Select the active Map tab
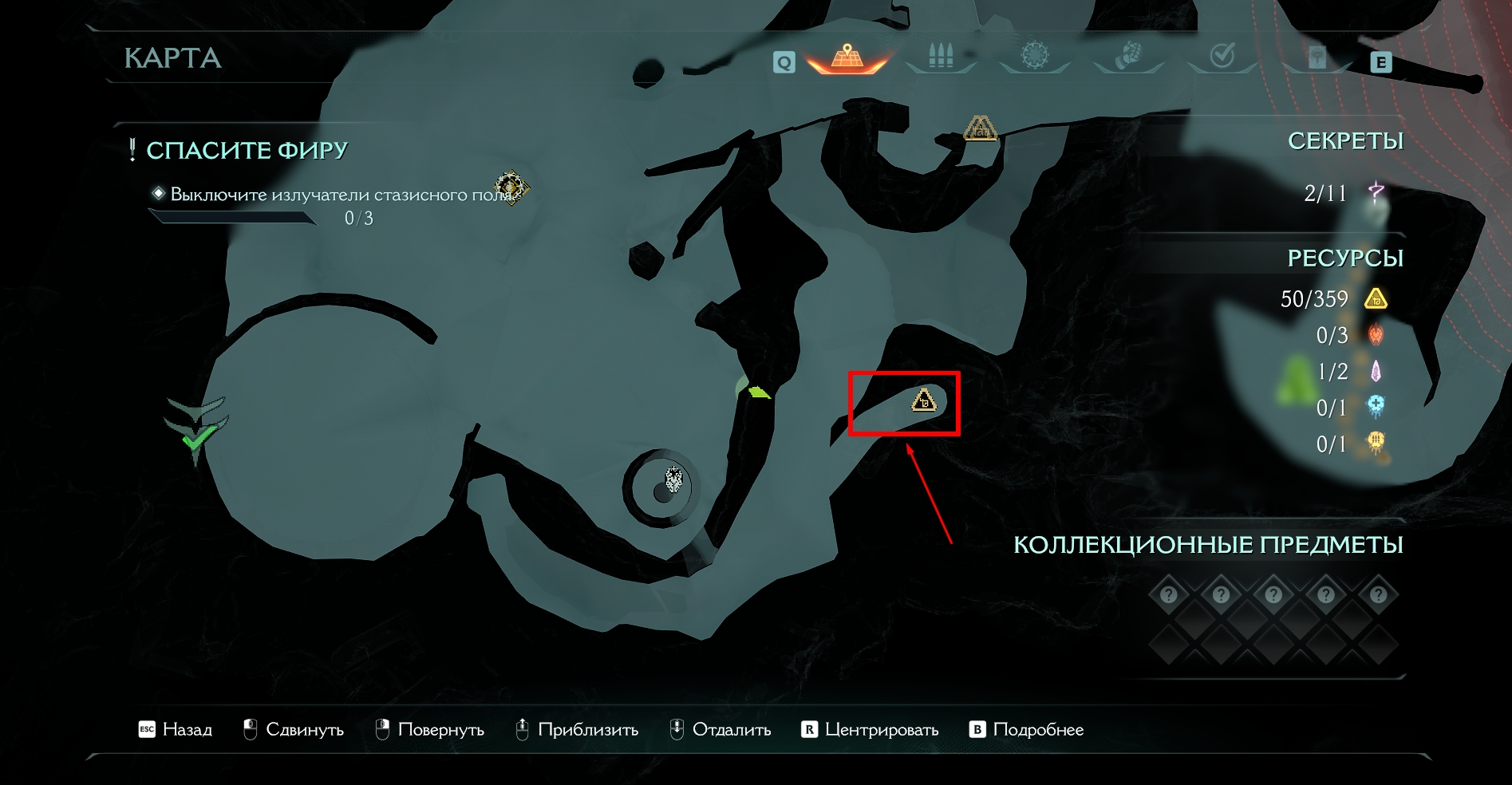 pos(847,57)
